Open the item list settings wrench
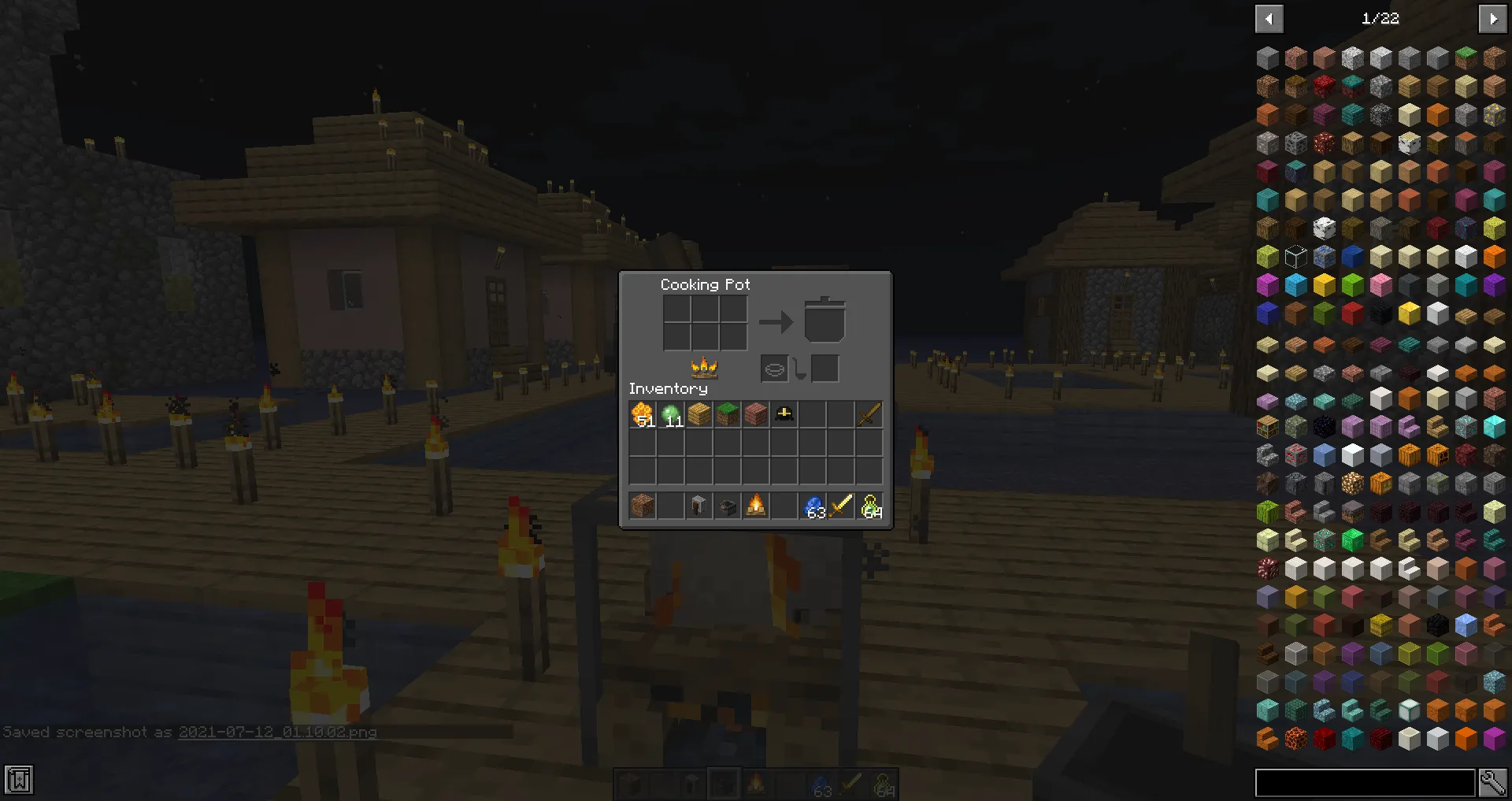Viewport: 1512px width, 801px height. click(x=1495, y=781)
